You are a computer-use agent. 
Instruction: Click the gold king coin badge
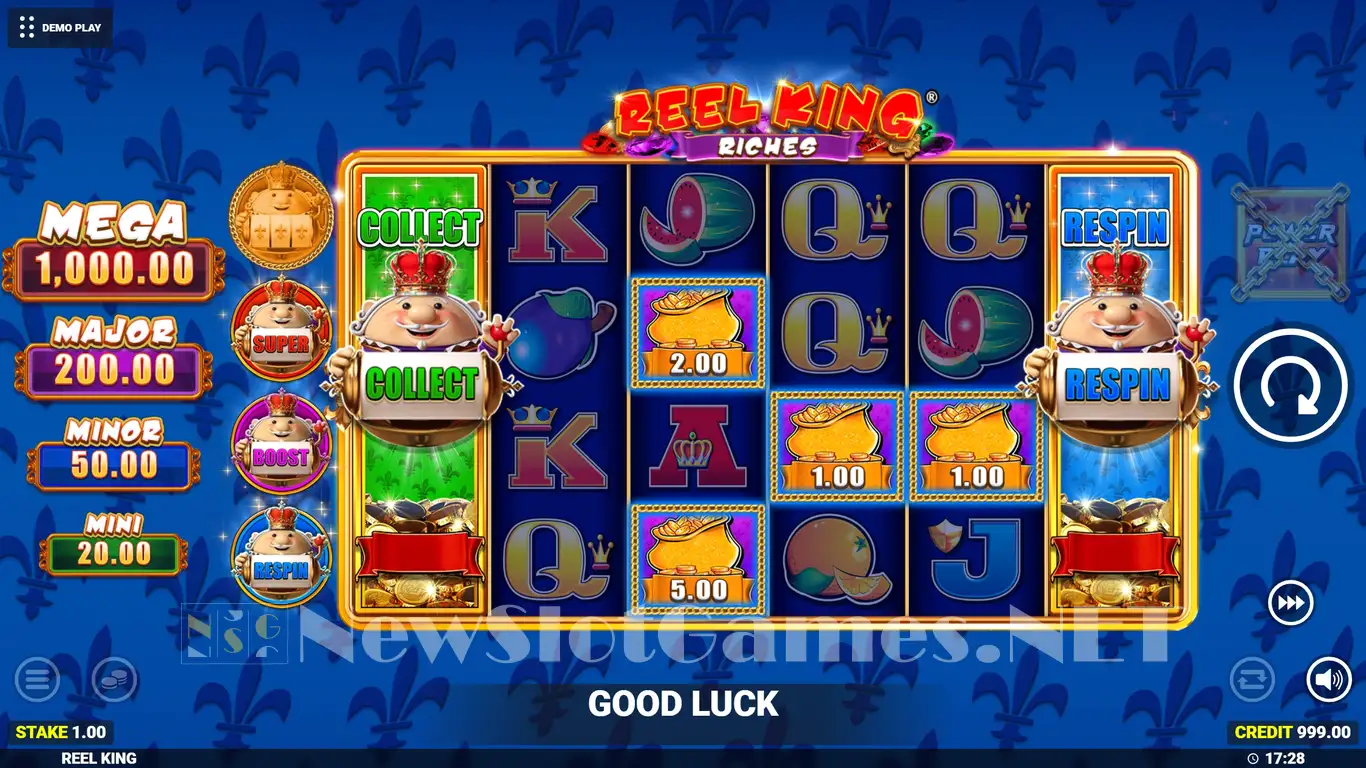280,211
